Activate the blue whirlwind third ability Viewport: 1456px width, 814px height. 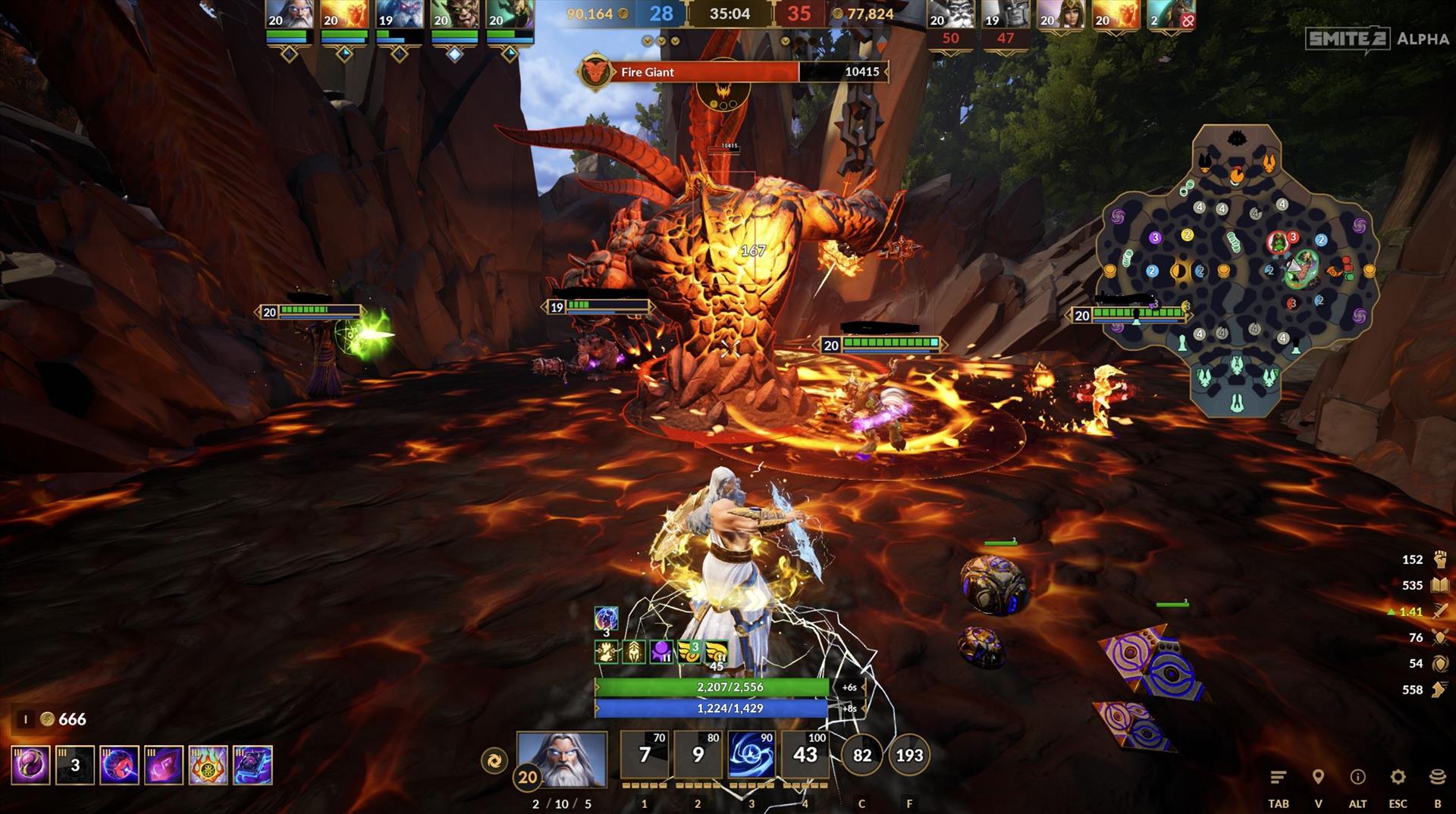751,755
